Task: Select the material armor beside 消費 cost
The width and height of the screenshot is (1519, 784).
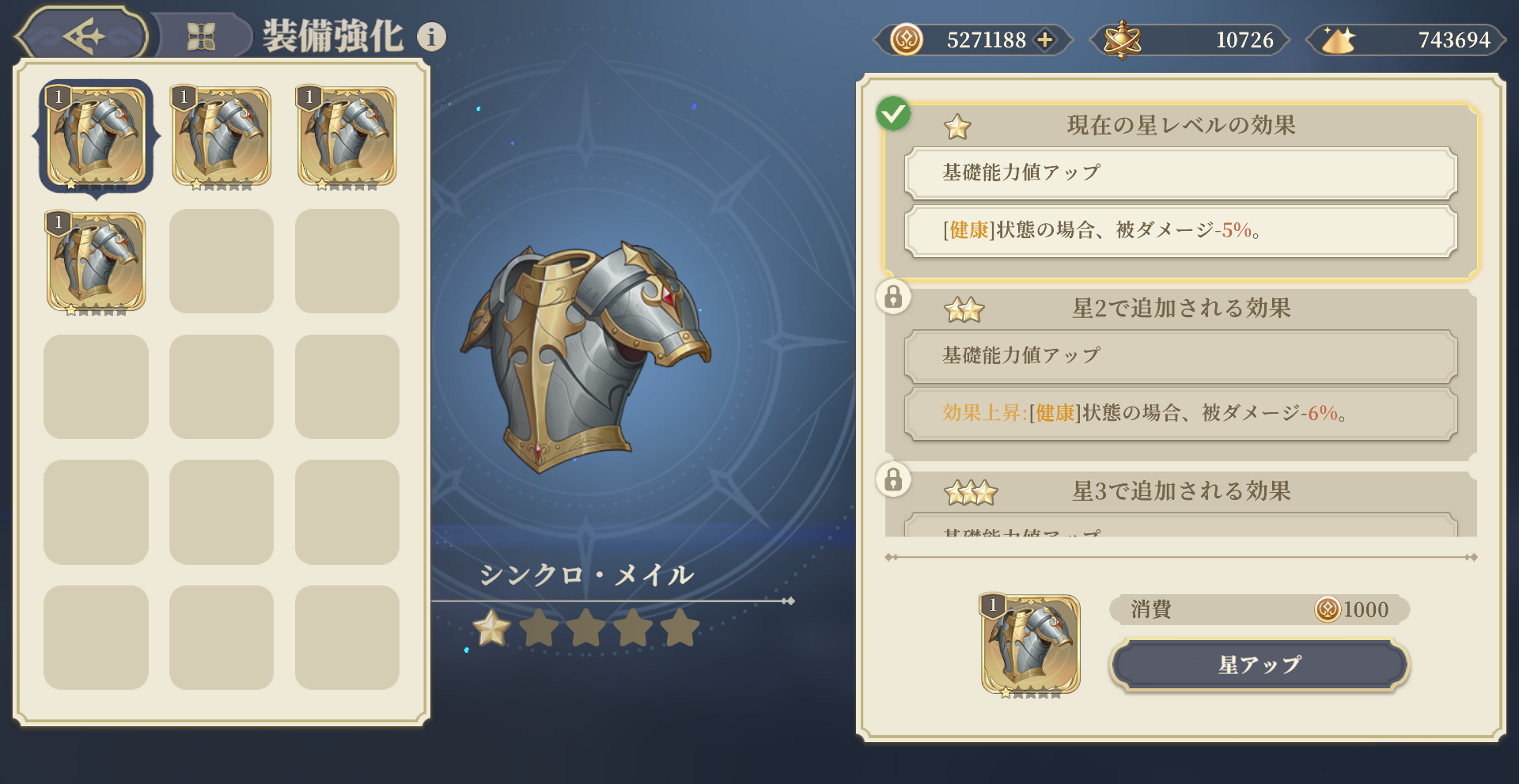Action: tap(1030, 644)
